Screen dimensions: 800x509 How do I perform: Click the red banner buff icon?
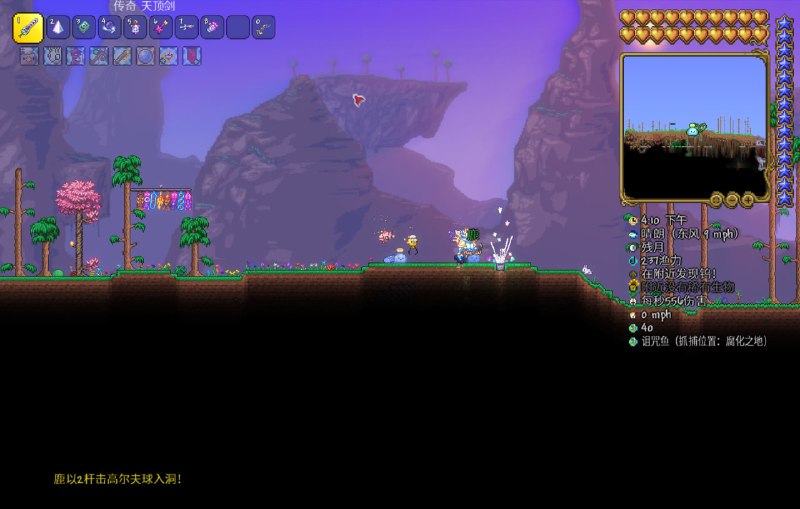[x=191, y=56]
